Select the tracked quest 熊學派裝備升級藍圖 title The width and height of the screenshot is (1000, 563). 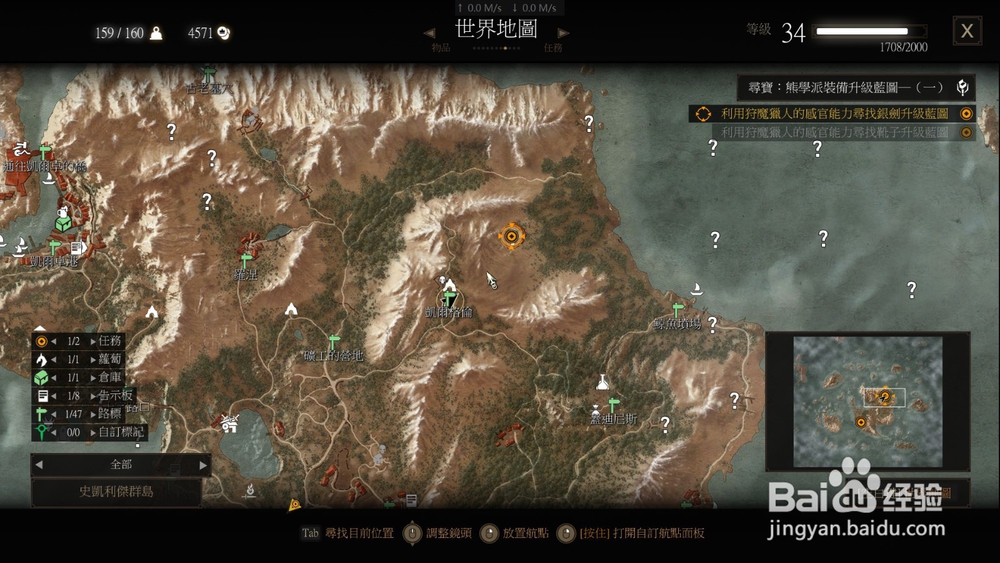coord(847,87)
